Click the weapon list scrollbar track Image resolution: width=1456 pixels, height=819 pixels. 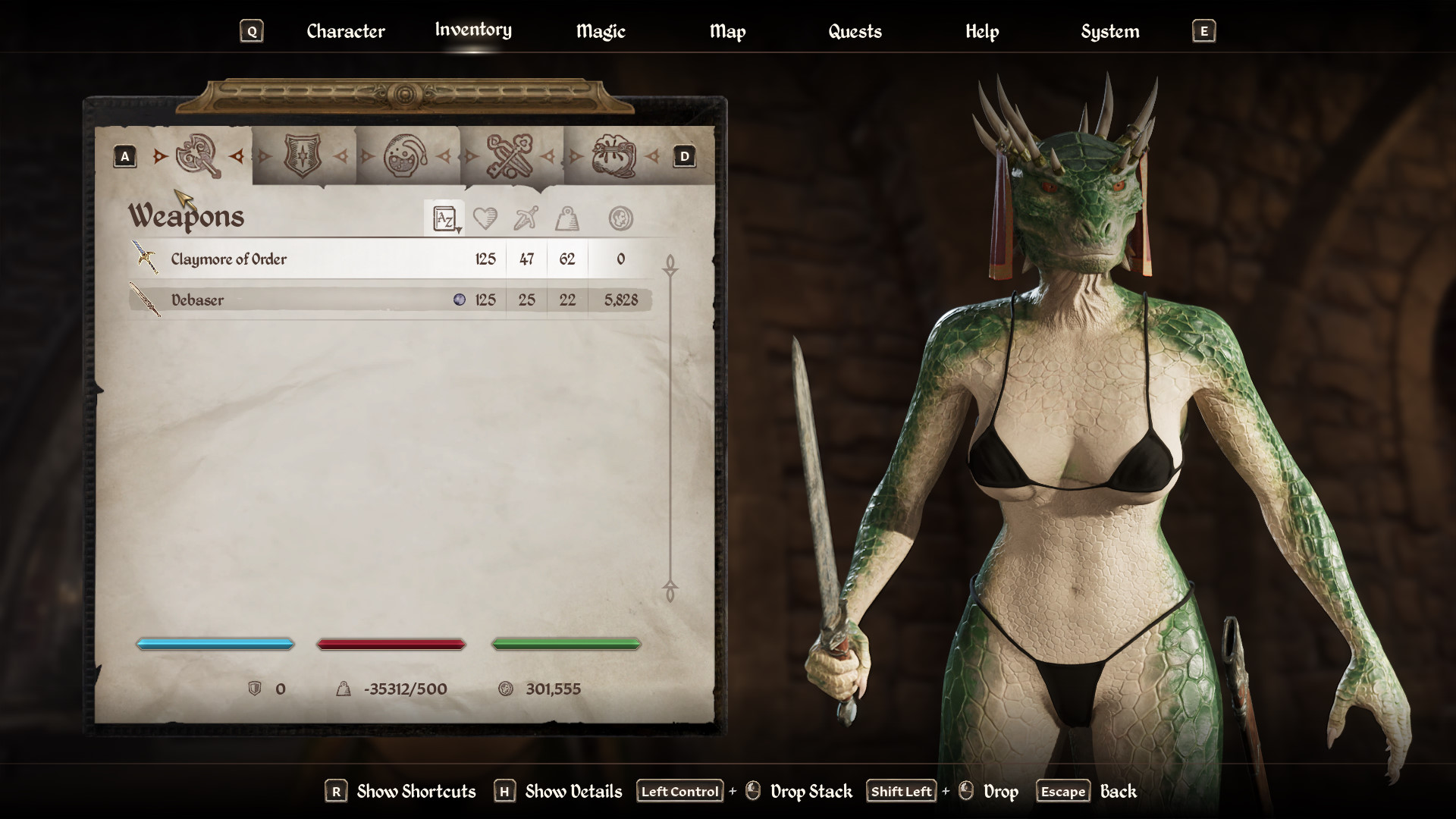pyautogui.click(x=670, y=425)
